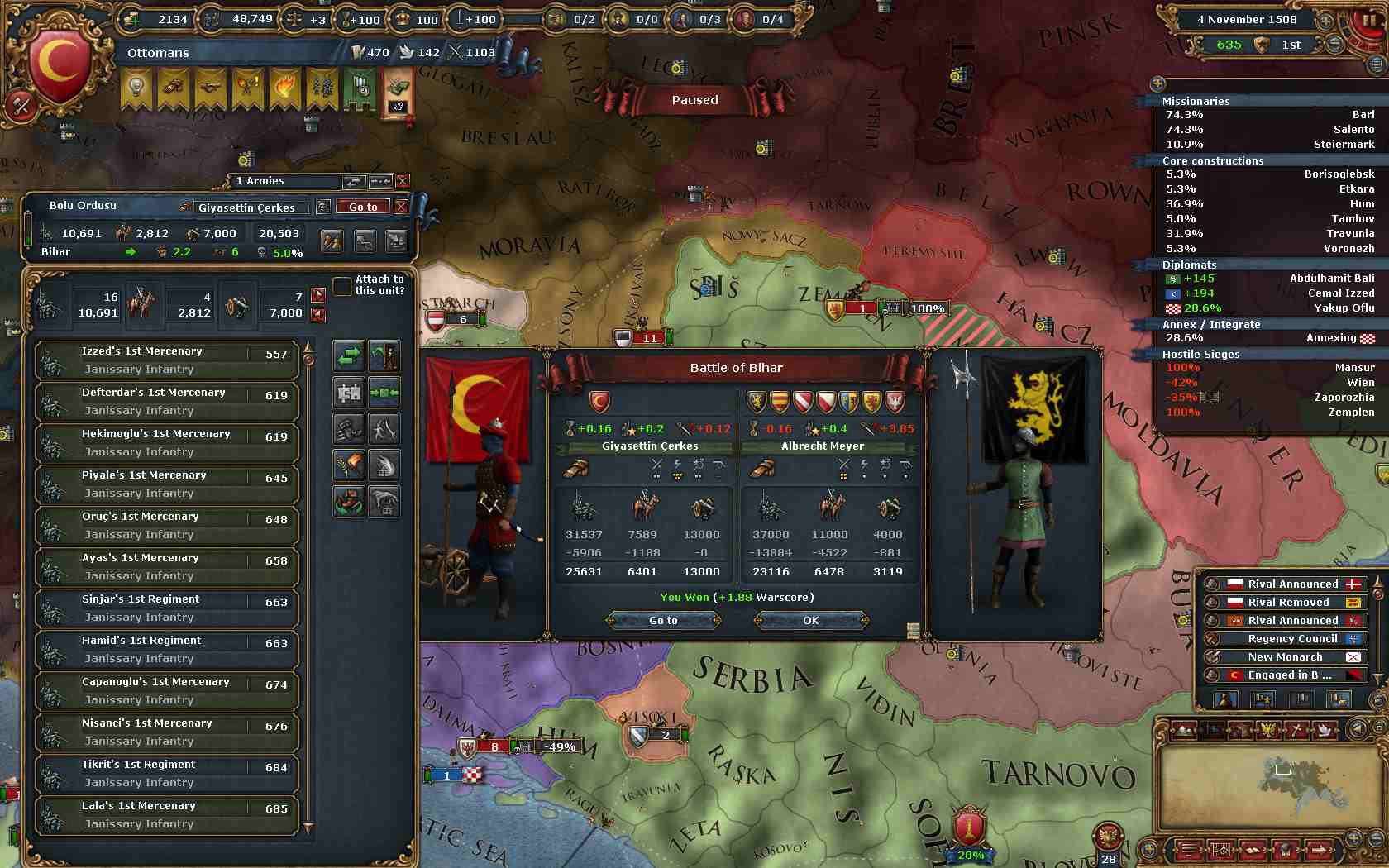The height and width of the screenshot is (868, 1389).
Task: Open the Engaged in B... alert
Action: click(1289, 675)
